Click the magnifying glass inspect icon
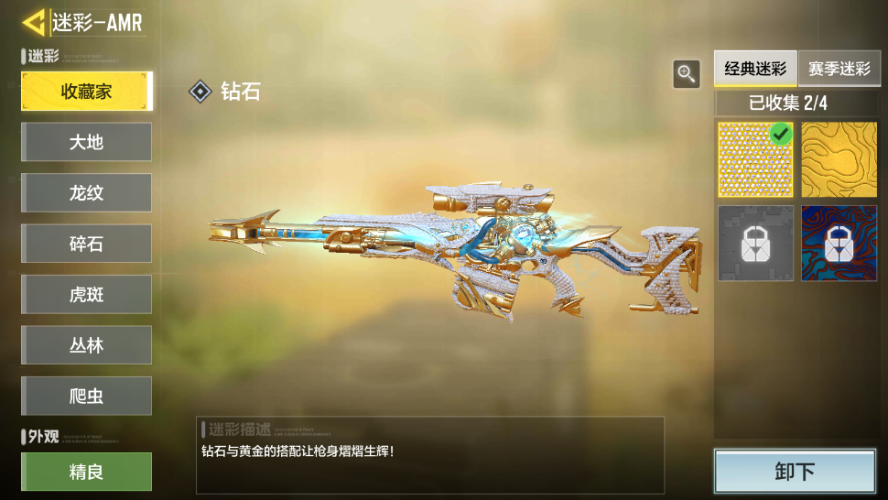The image size is (888, 500). [x=686, y=73]
